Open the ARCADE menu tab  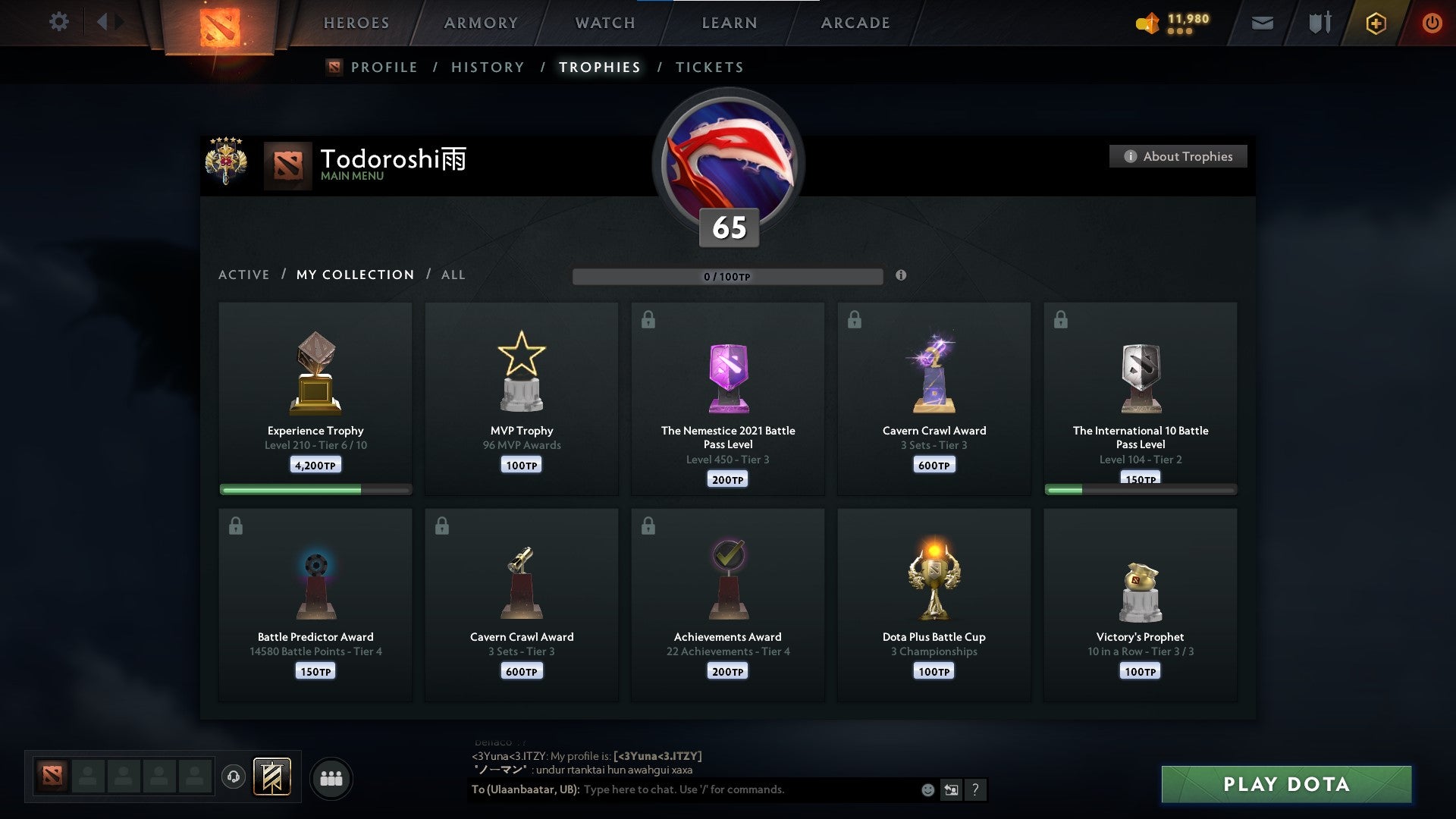pyautogui.click(x=855, y=23)
